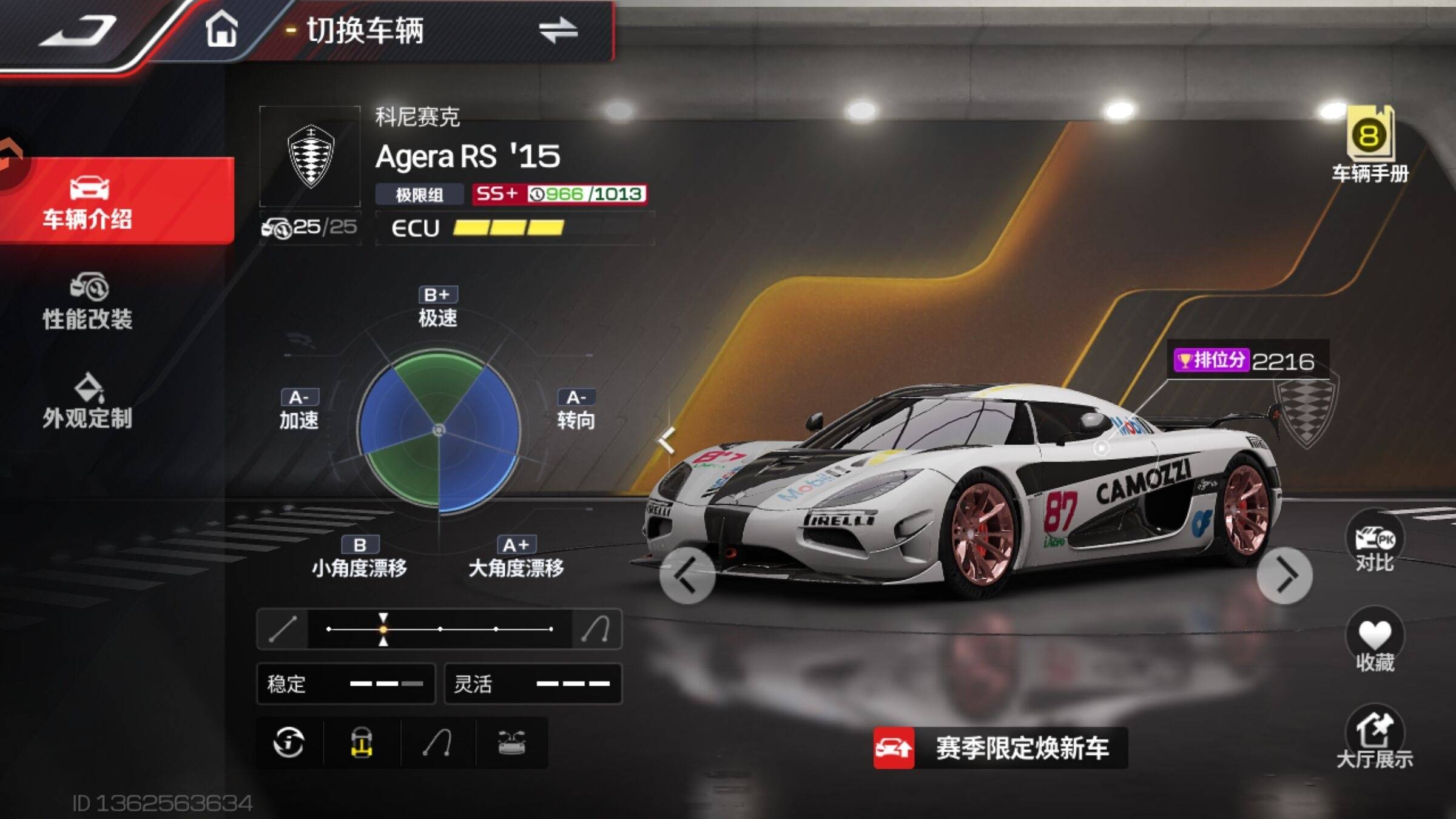Click the circular info icon

289,743
